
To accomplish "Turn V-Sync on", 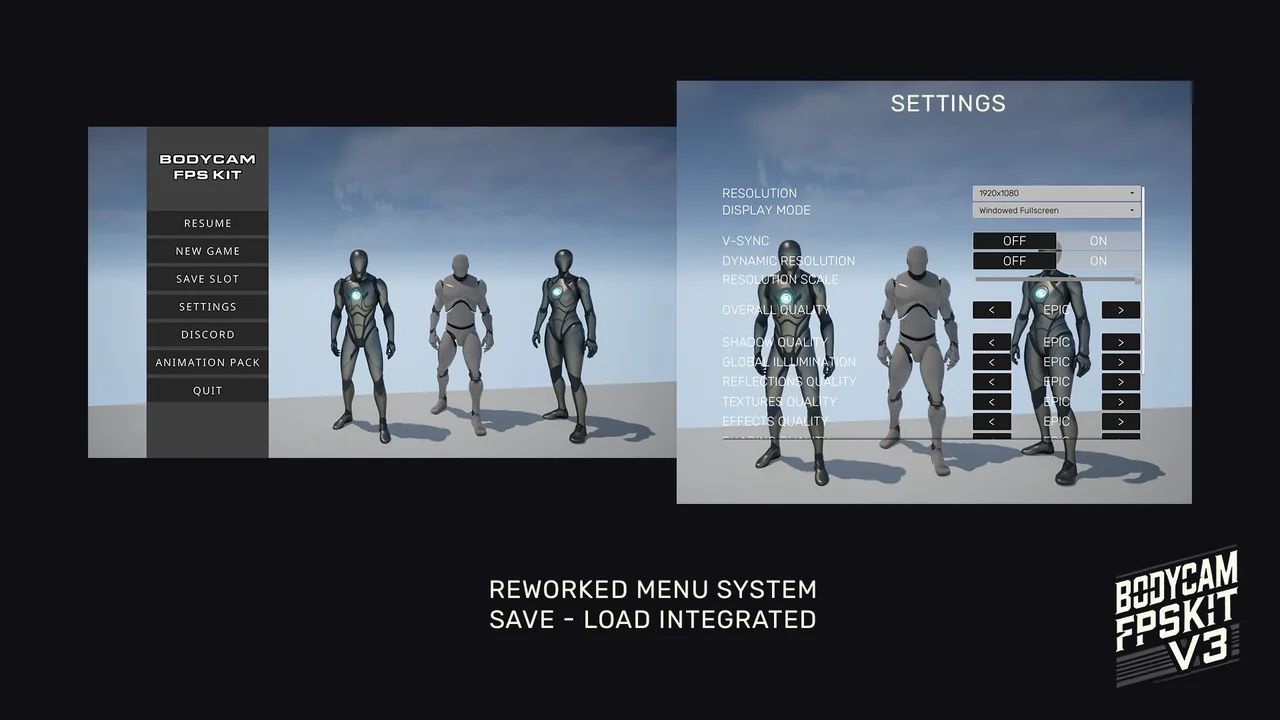I will point(1098,241).
